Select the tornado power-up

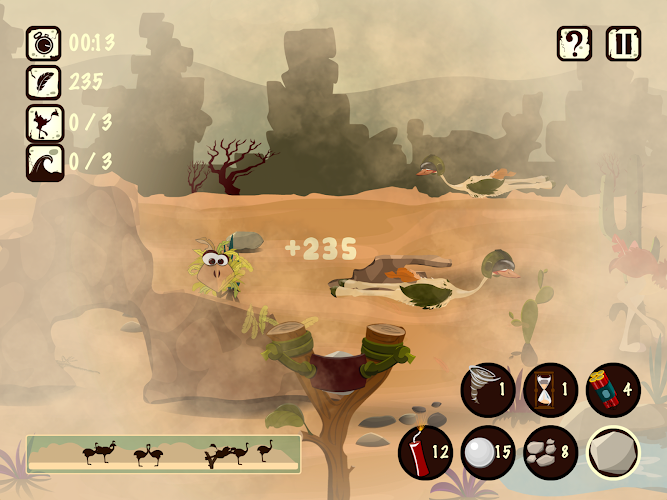coord(488,389)
